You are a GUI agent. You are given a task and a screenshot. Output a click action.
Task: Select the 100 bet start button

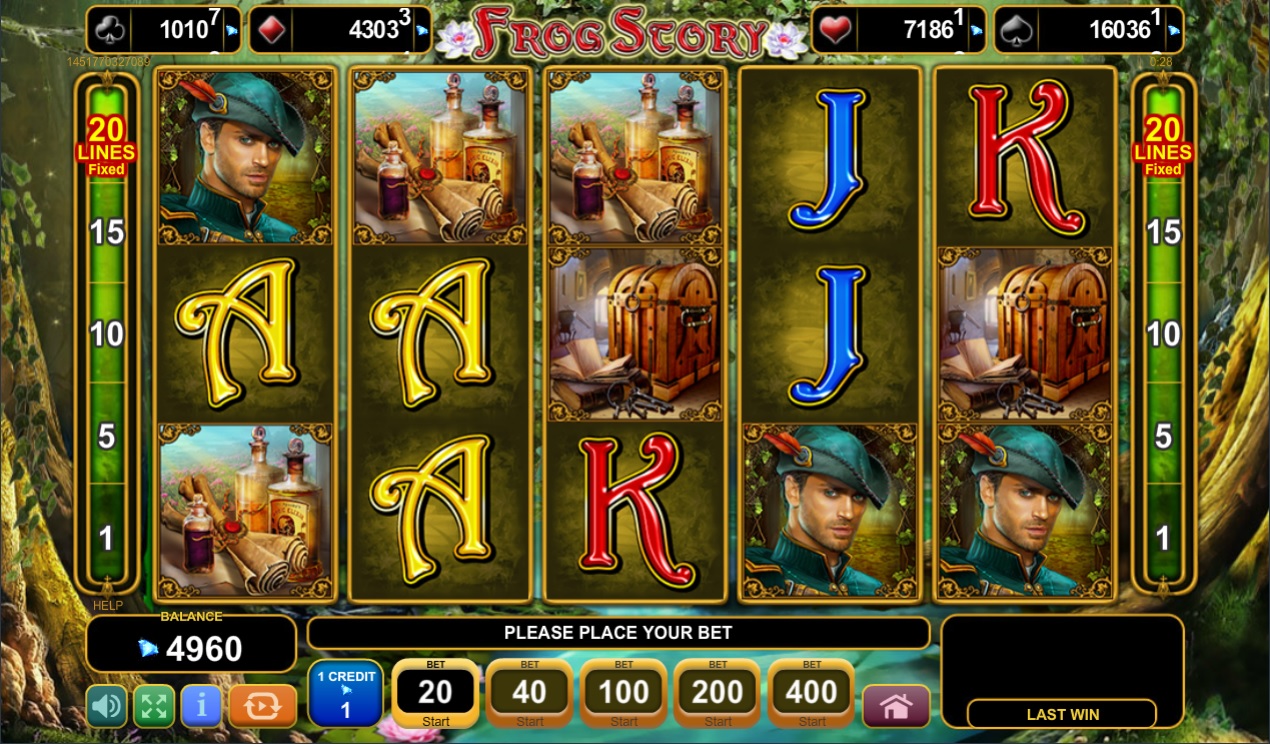pos(623,693)
